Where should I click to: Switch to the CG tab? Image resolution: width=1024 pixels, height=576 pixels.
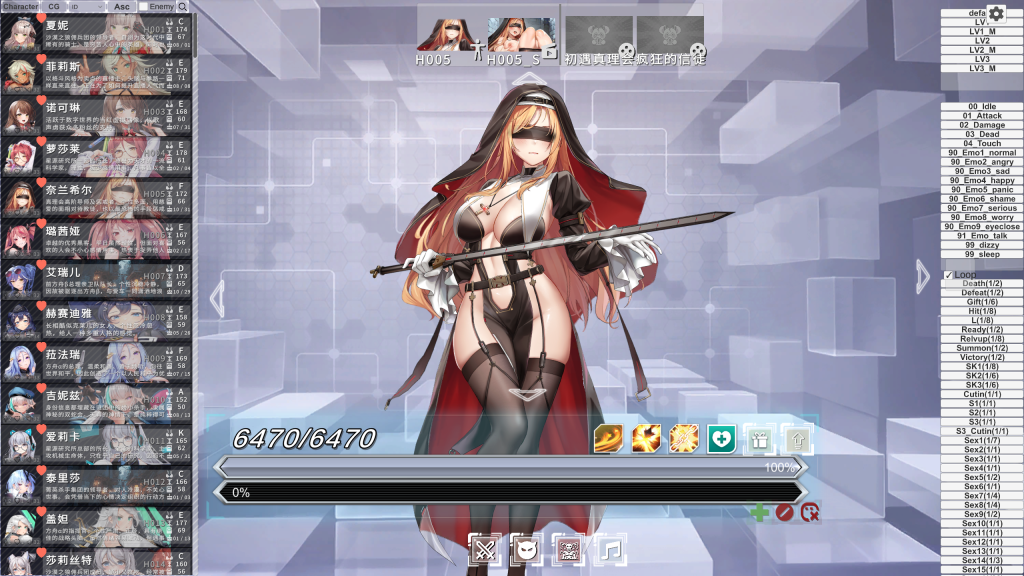click(53, 6)
